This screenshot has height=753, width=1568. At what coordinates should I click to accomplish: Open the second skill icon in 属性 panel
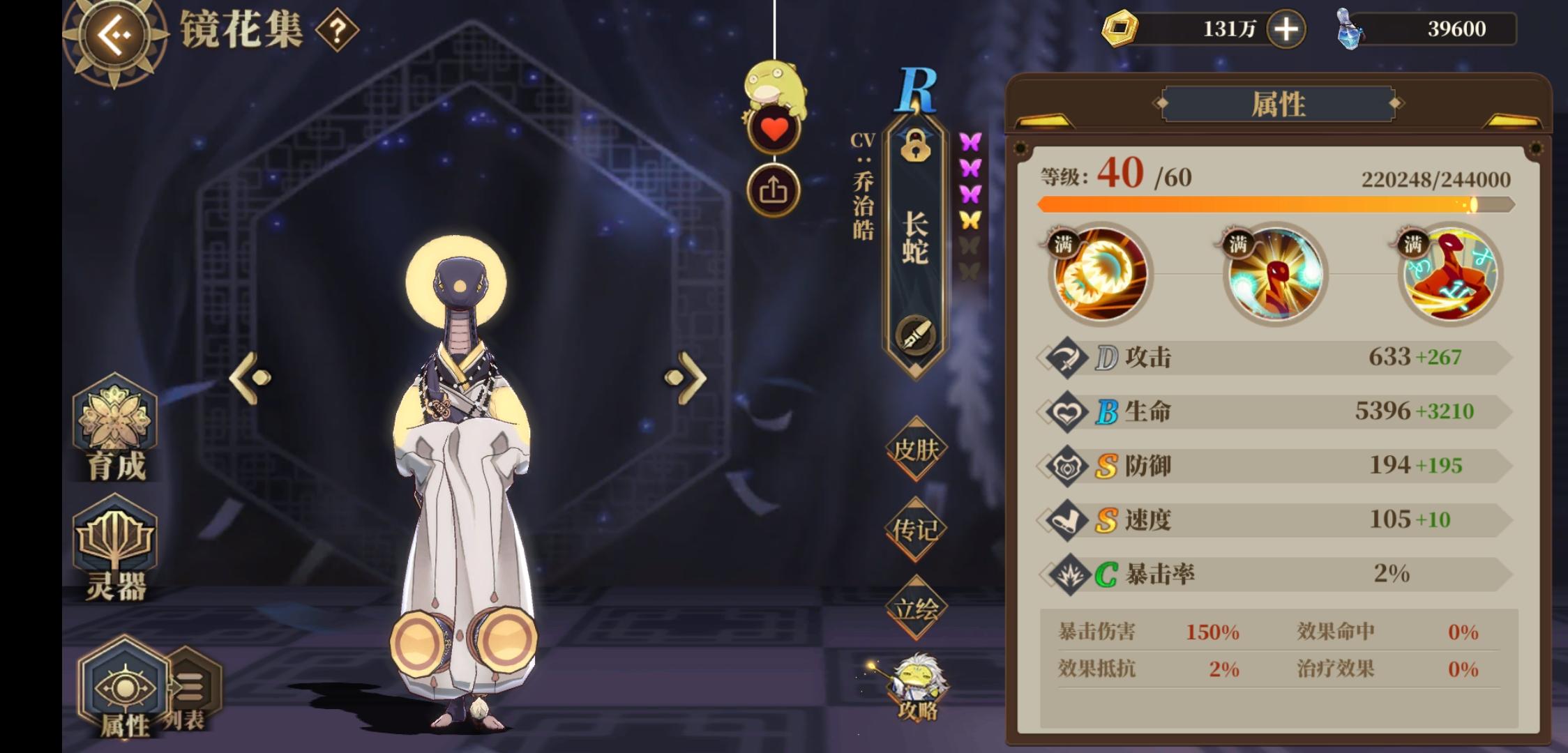click(1275, 275)
